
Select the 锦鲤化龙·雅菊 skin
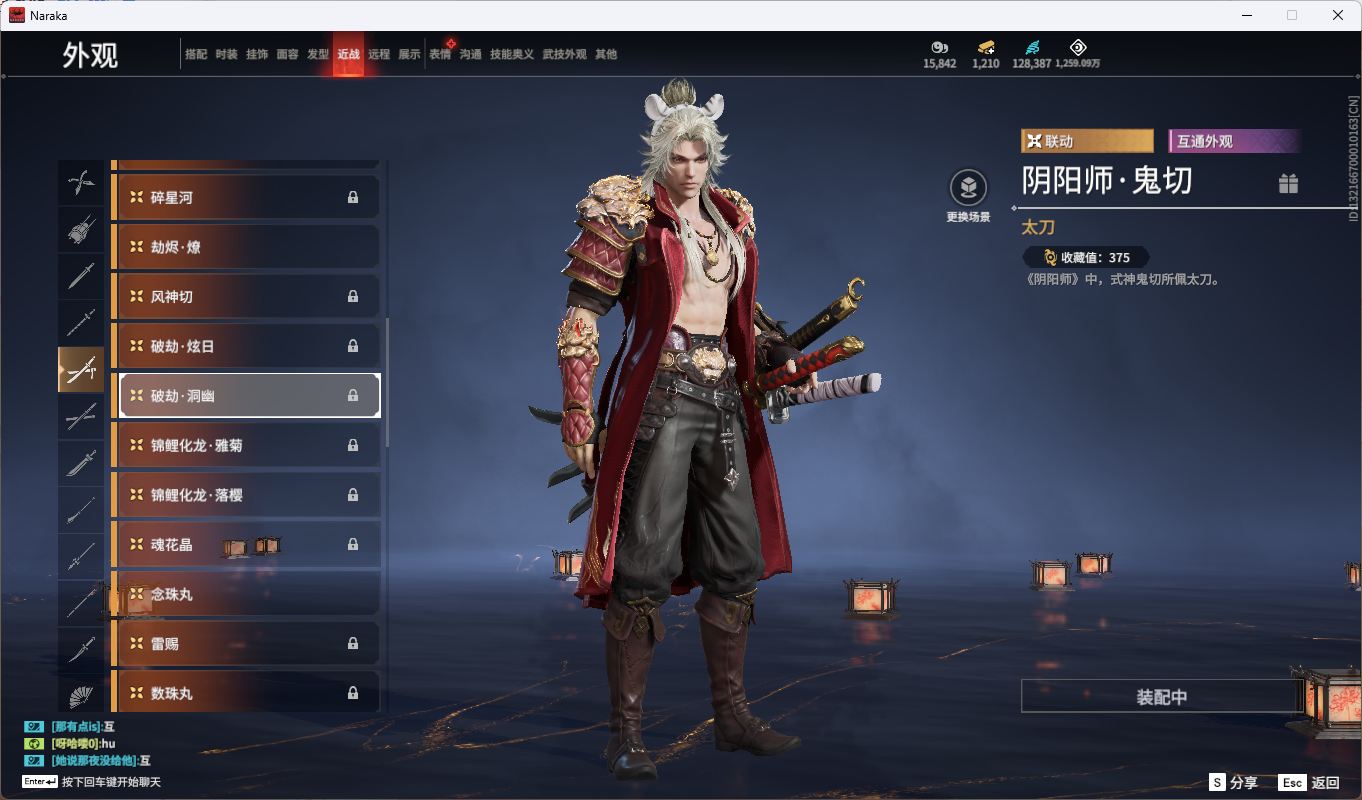click(246, 445)
